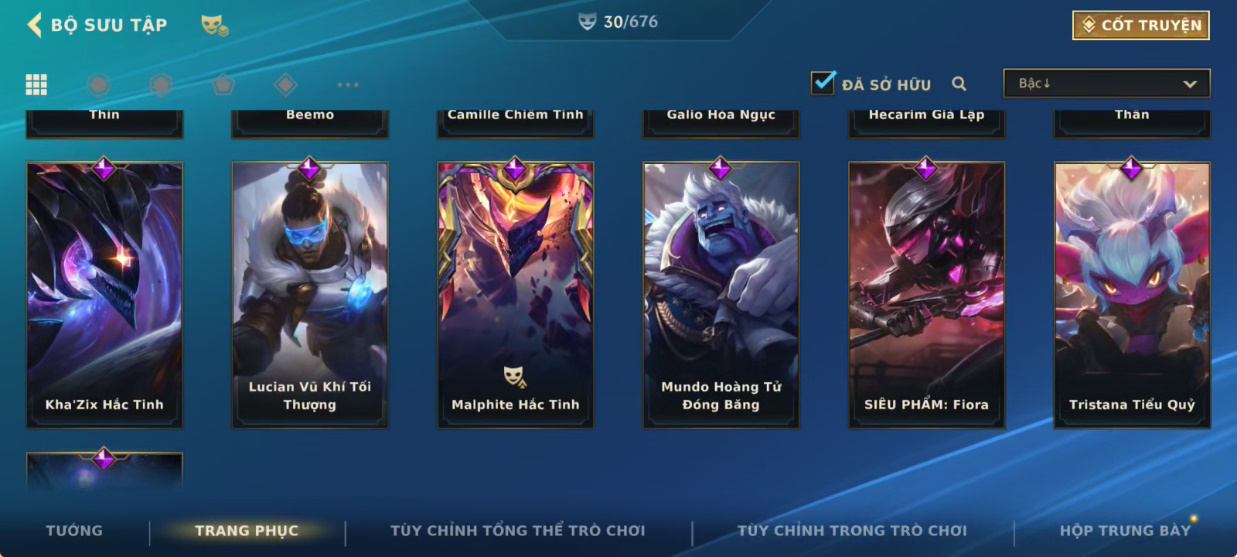Screen dimensions: 1237x557
Task: Open the Malphite Hắc Tinh skin card
Action: click(515, 295)
